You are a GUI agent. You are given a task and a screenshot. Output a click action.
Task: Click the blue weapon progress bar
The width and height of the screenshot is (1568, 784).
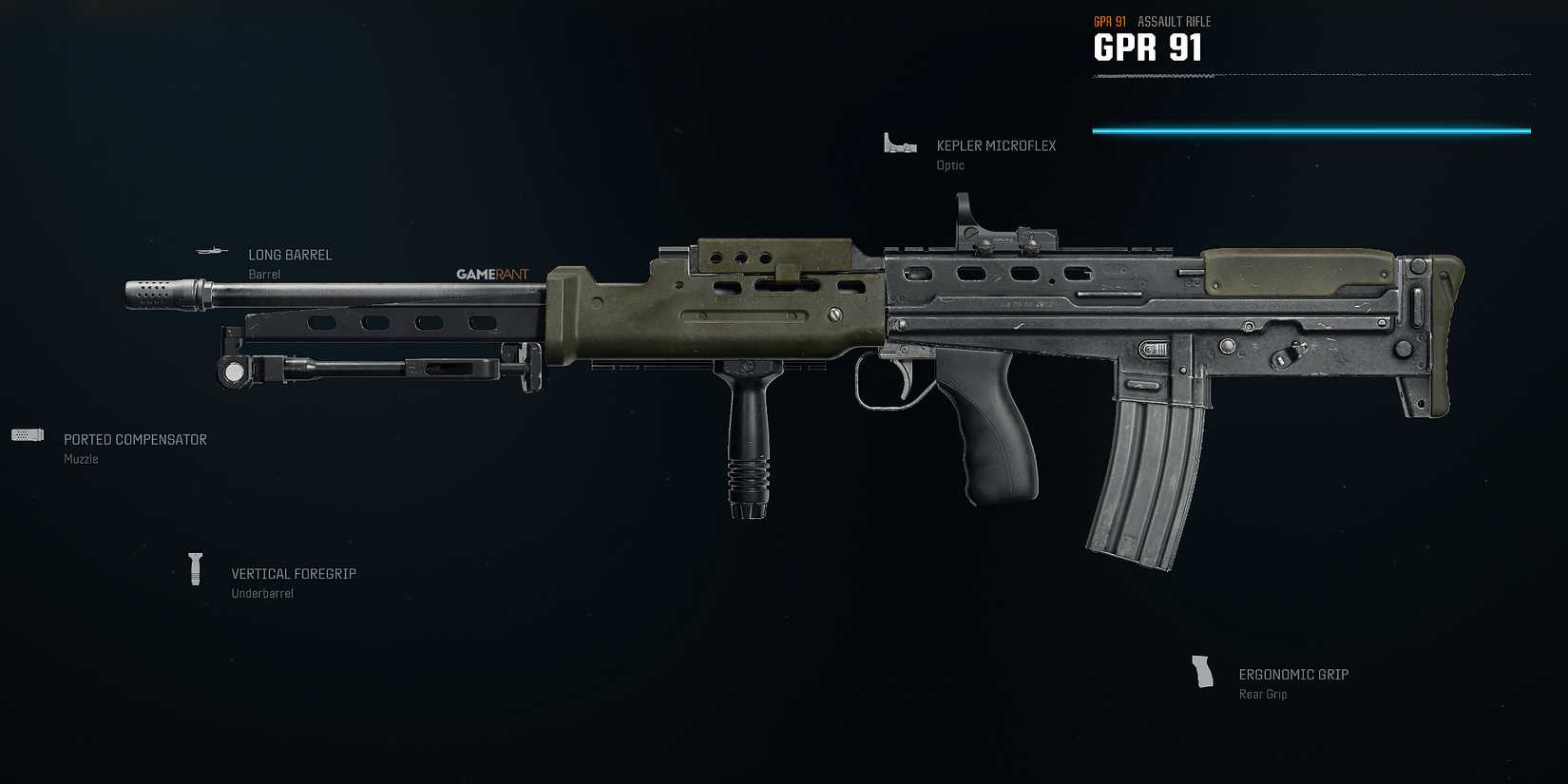1311,129
